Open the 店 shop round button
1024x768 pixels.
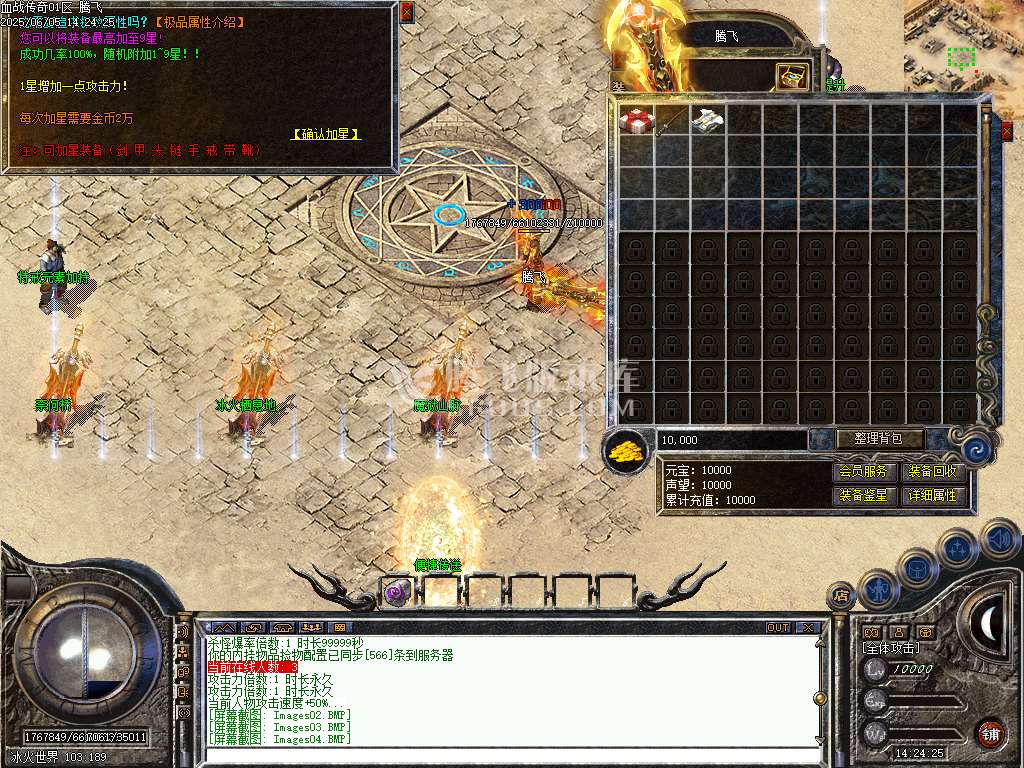840,597
